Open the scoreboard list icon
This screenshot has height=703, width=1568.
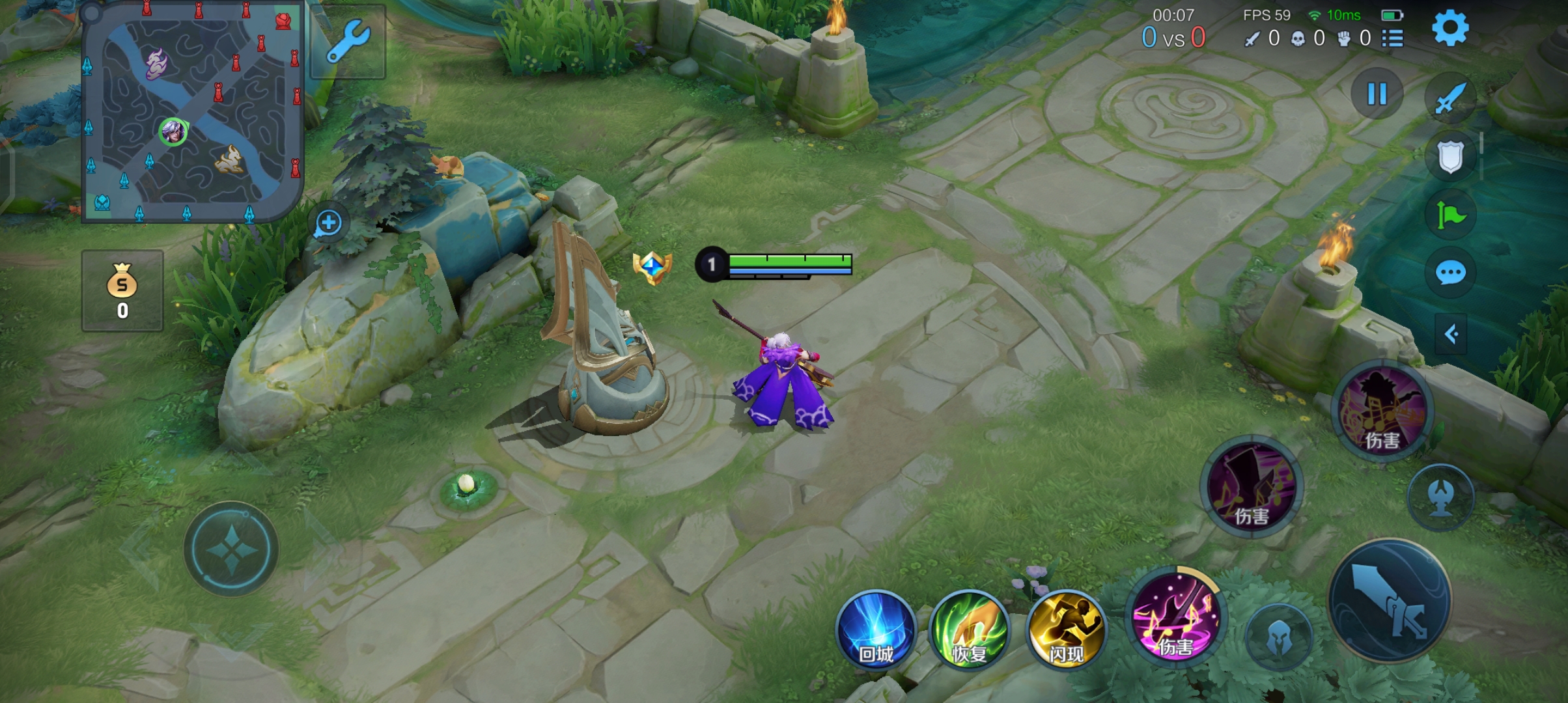1392,38
